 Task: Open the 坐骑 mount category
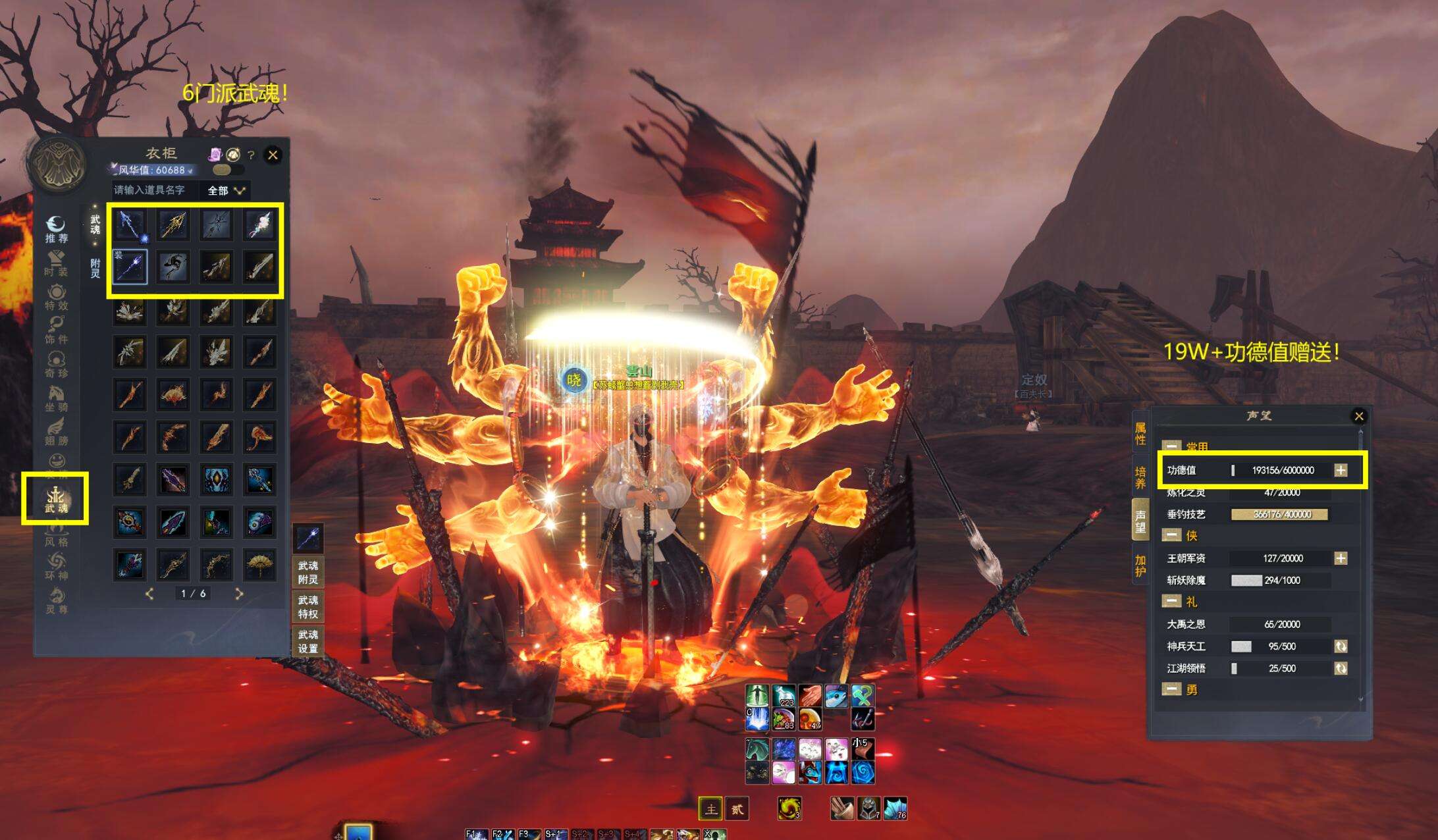coord(56,398)
